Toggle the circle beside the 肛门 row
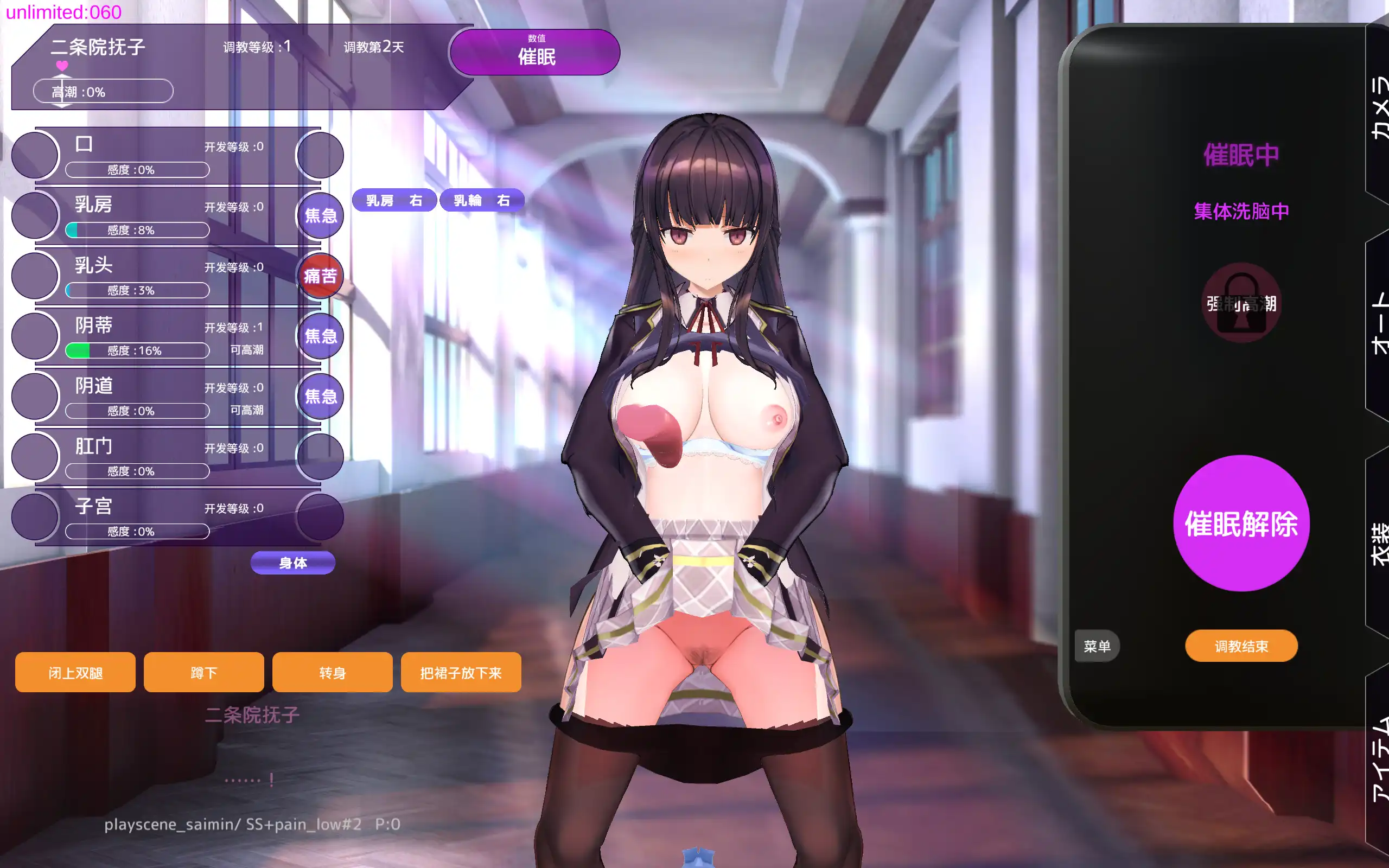This screenshot has width=1389, height=868. pos(34,456)
